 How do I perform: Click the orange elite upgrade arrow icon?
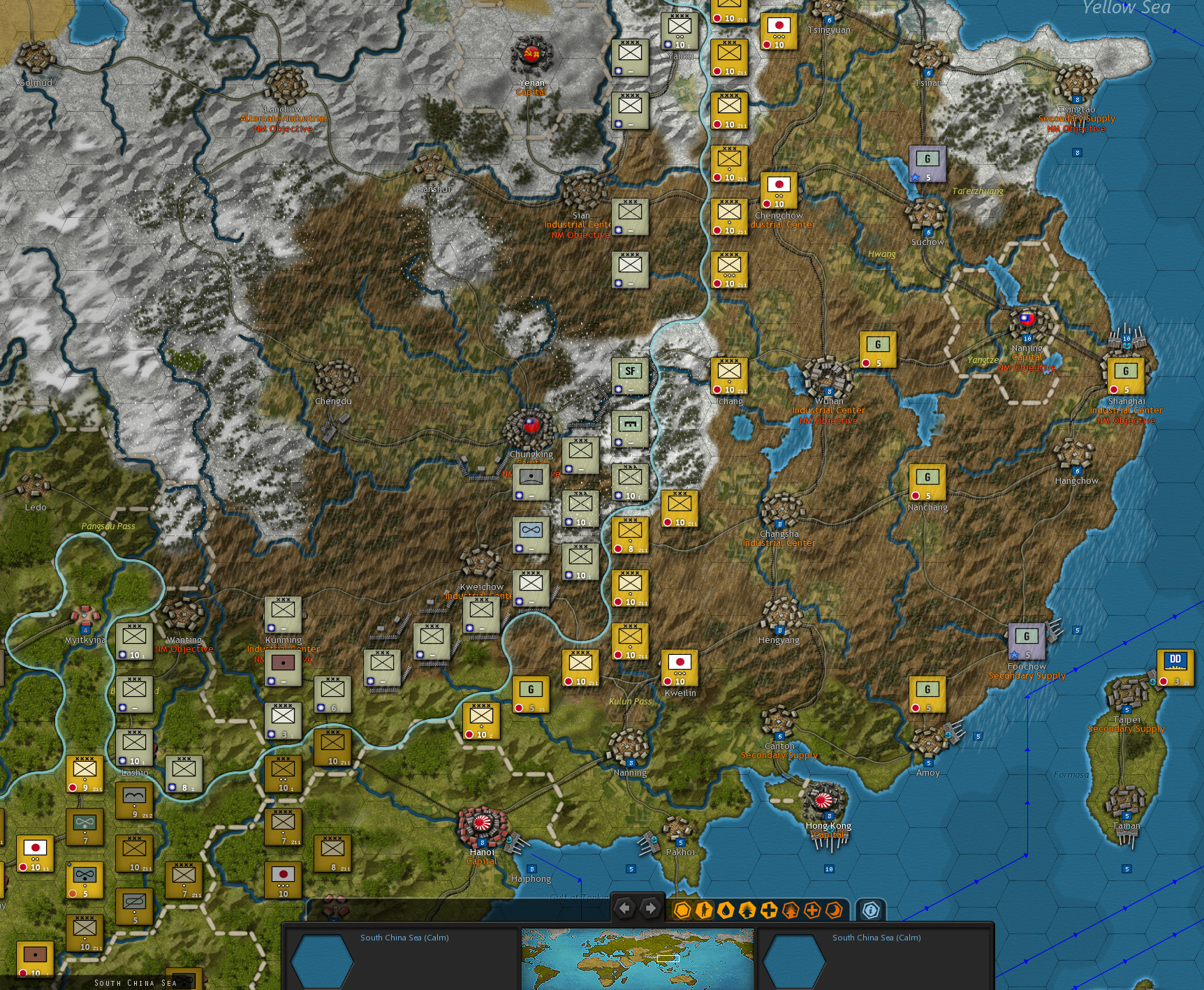[x=791, y=909]
